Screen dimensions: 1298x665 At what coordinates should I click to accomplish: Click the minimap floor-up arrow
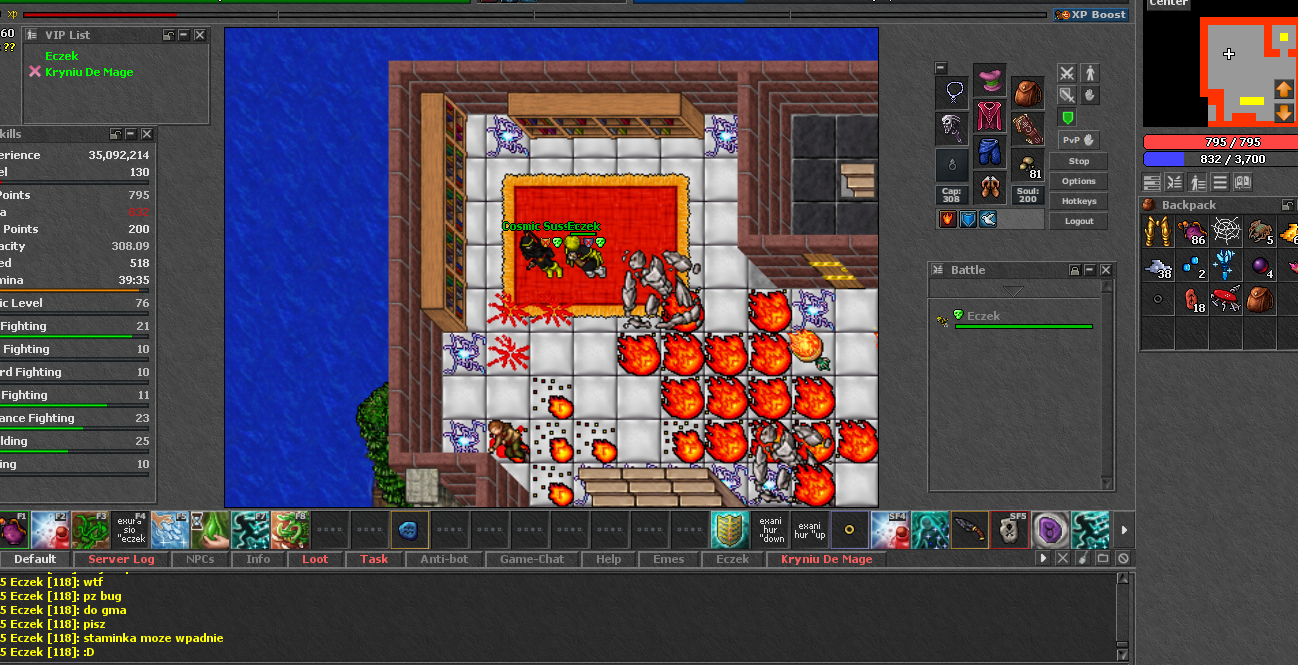point(1284,89)
